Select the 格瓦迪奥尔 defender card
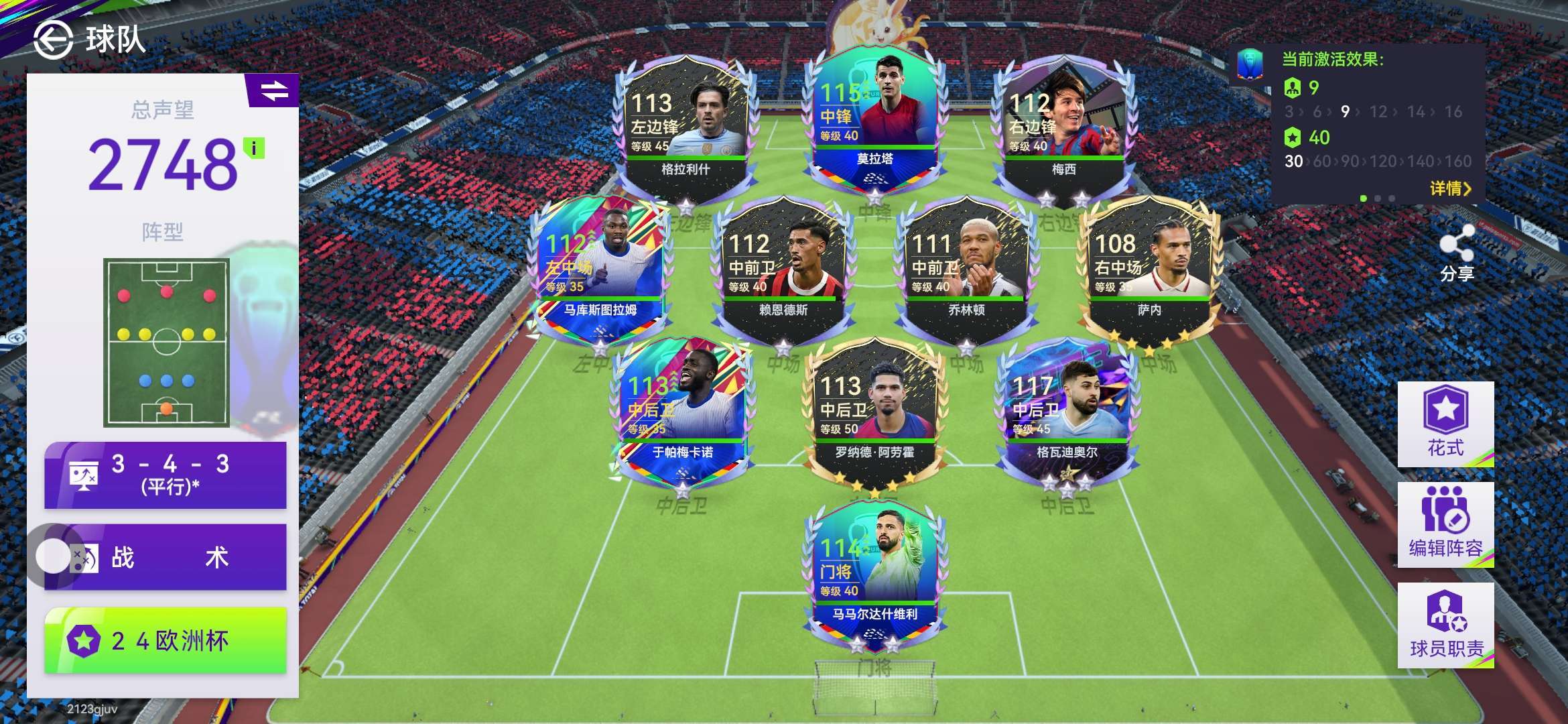The image size is (1568, 724). coord(1067,410)
